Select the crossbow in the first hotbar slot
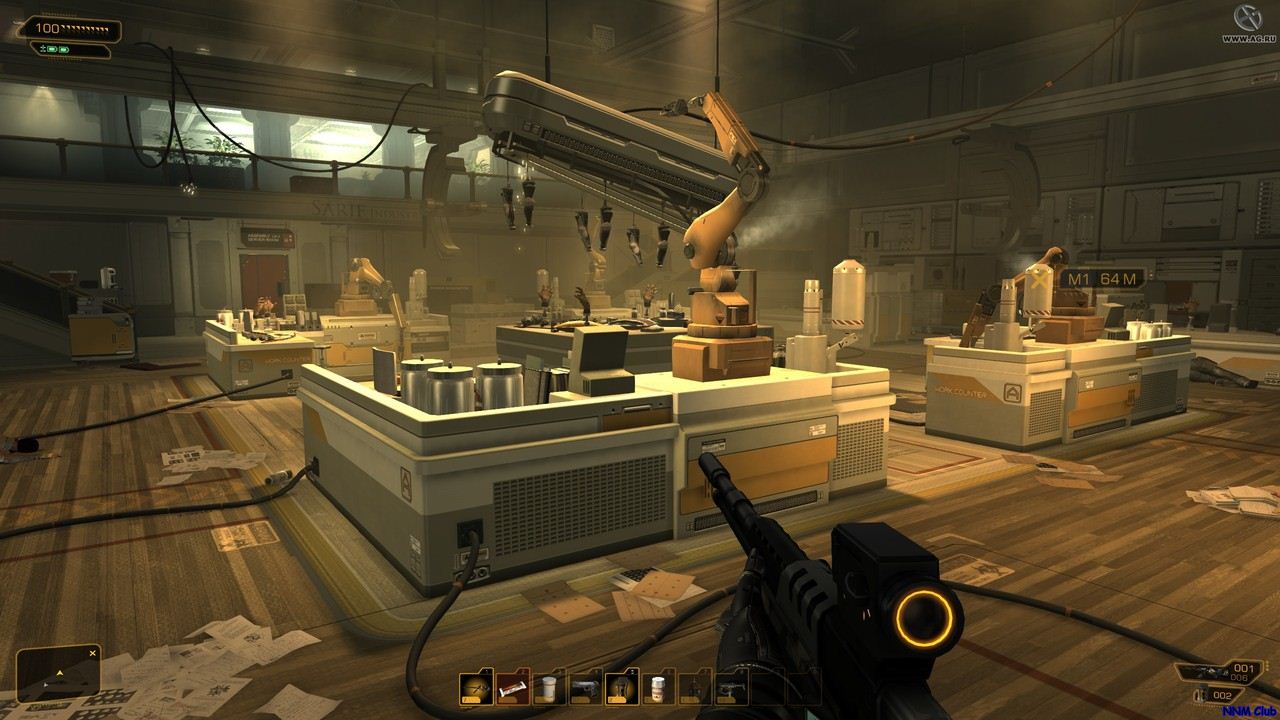The width and height of the screenshot is (1280, 720). (x=476, y=688)
